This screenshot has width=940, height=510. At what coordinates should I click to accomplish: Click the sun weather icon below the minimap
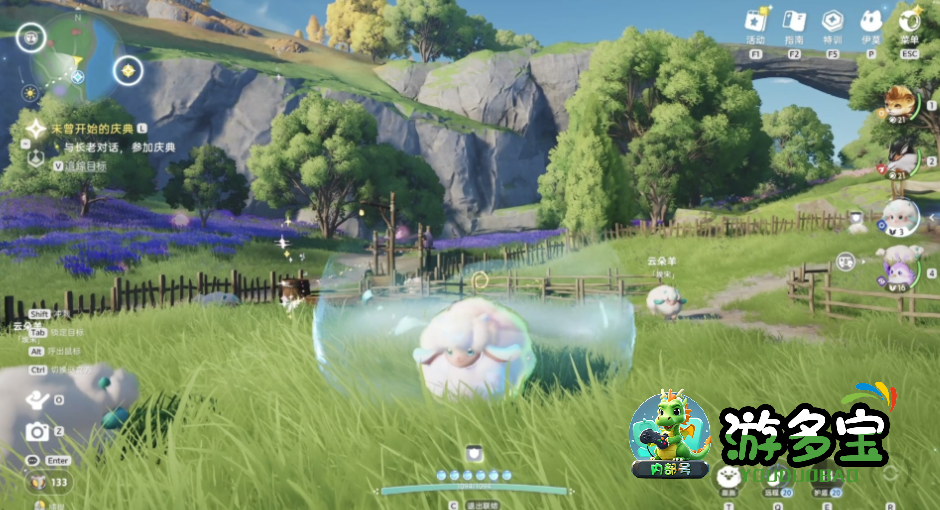(x=30, y=93)
